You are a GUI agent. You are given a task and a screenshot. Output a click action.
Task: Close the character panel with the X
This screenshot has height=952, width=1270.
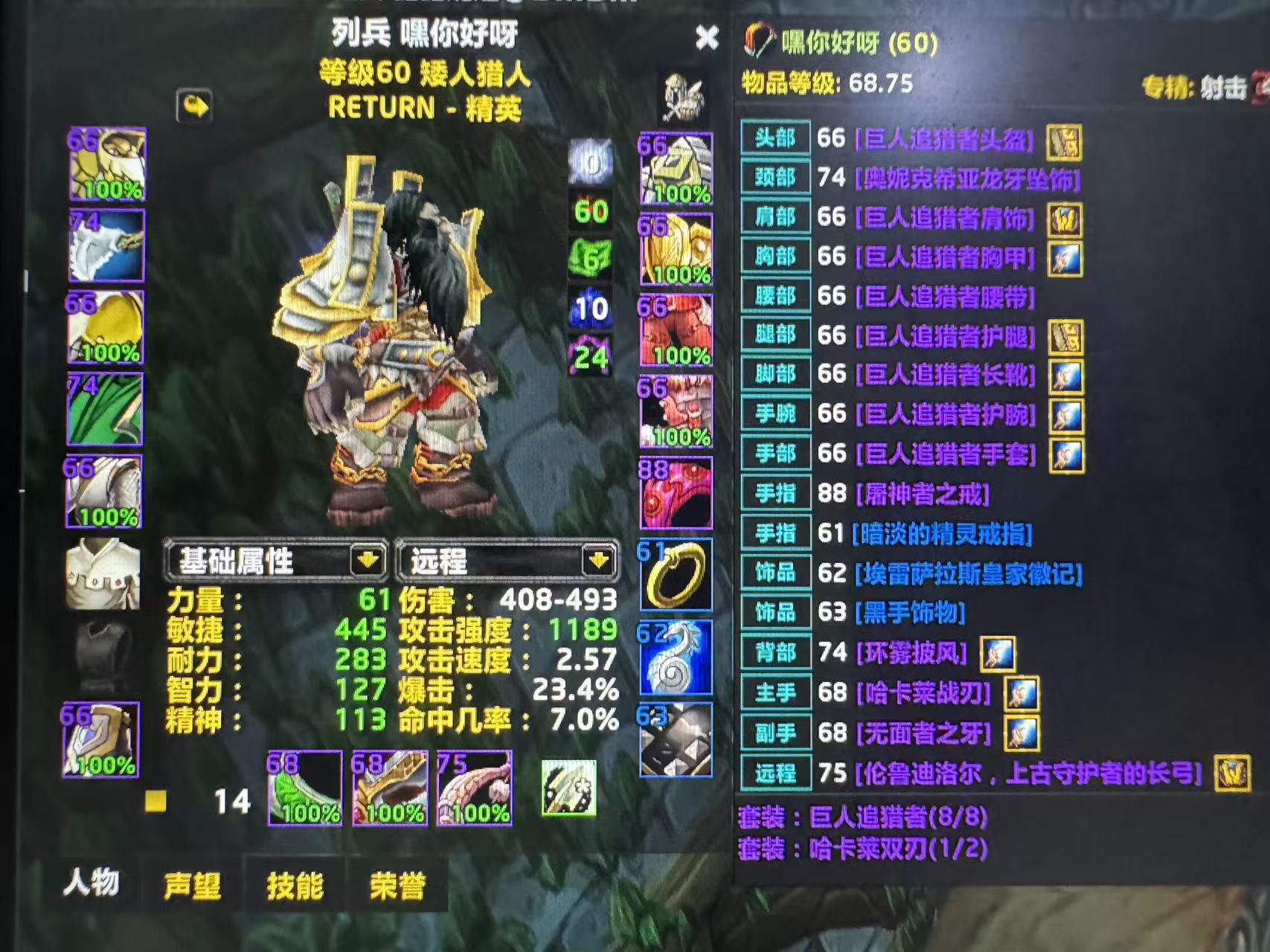point(707,37)
